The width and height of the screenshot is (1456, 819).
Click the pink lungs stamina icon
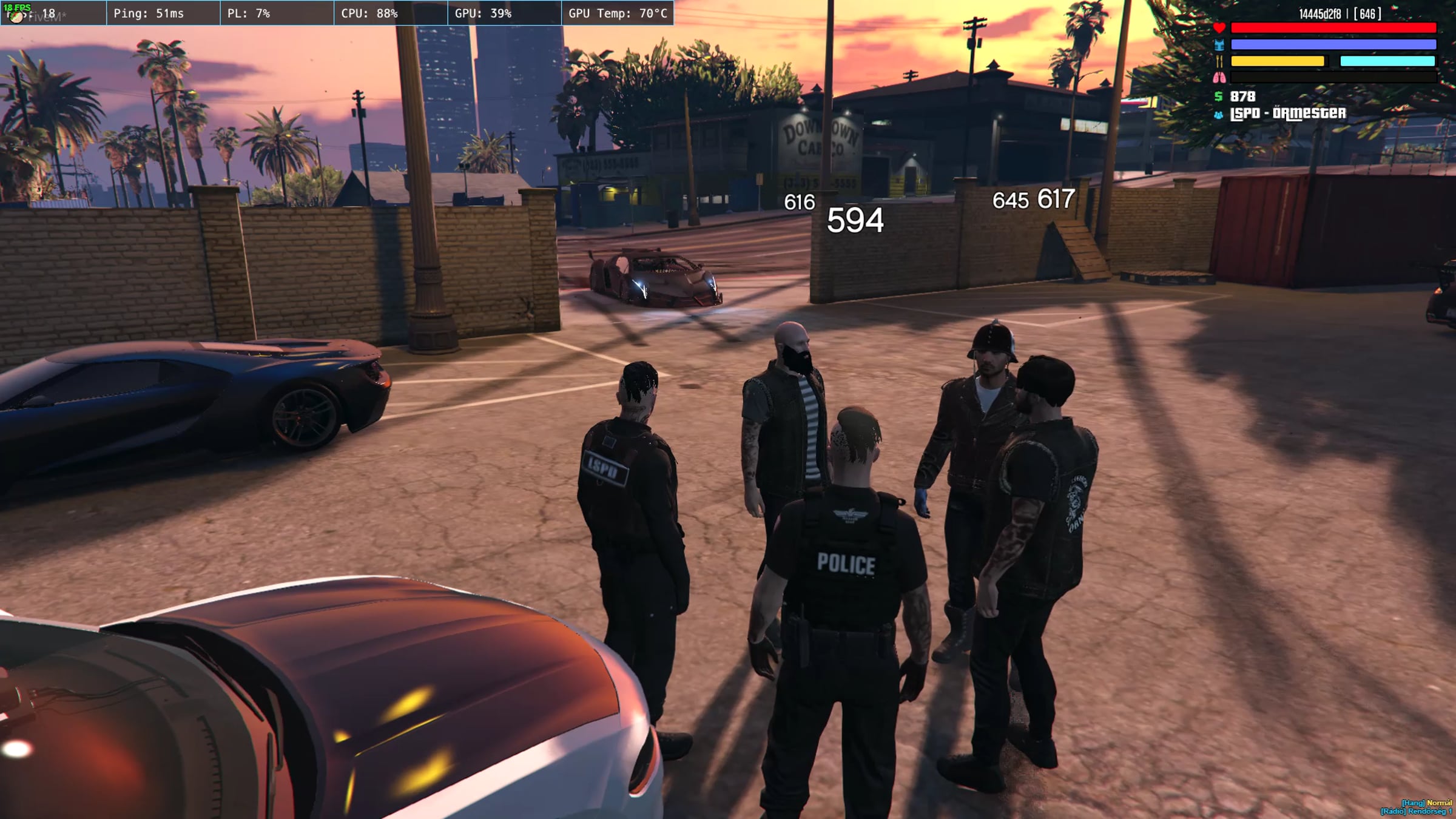pyautogui.click(x=1219, y=78)
